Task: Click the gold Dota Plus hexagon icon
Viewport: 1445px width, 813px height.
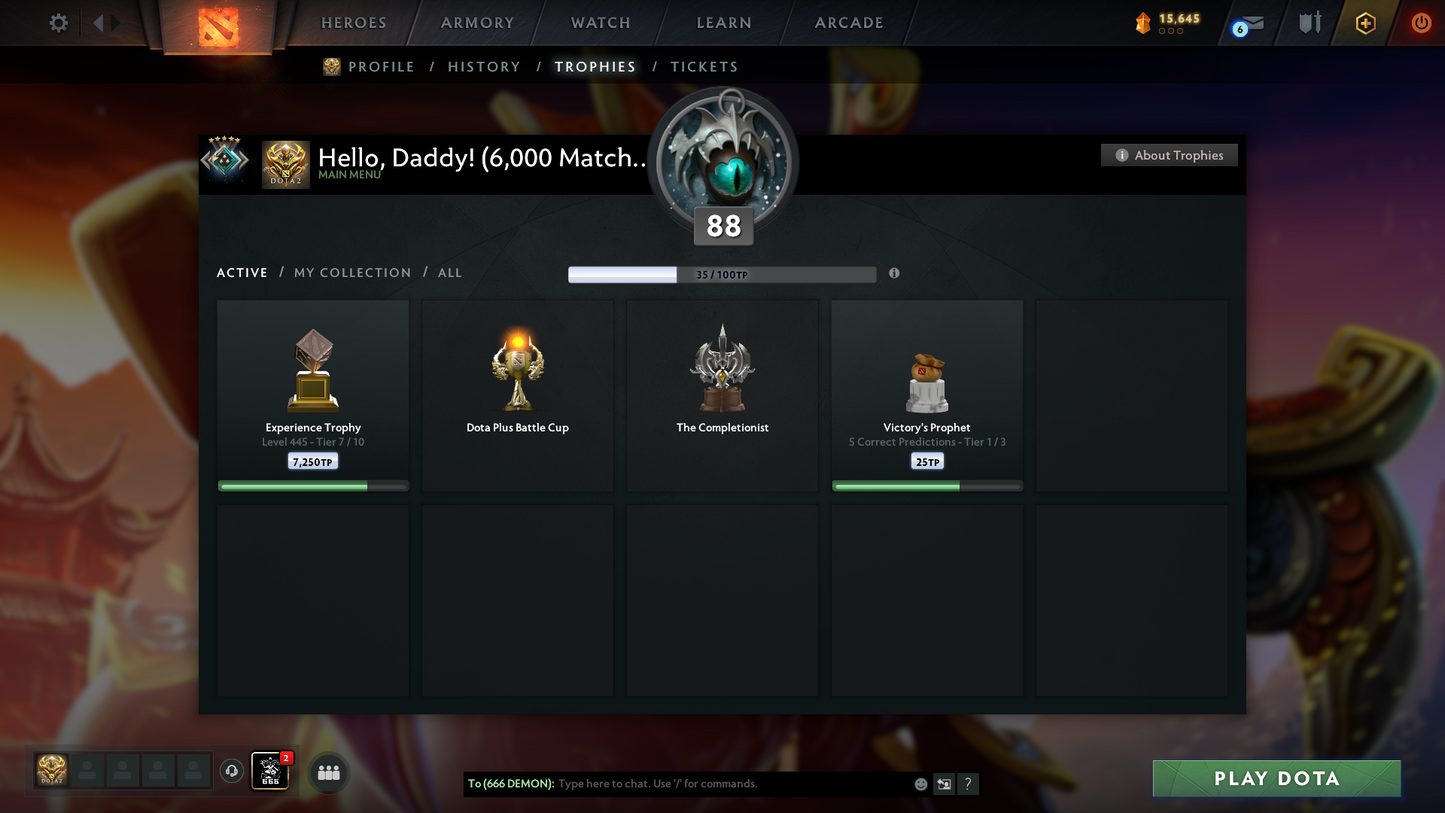Action: [x=1366, y=22]
